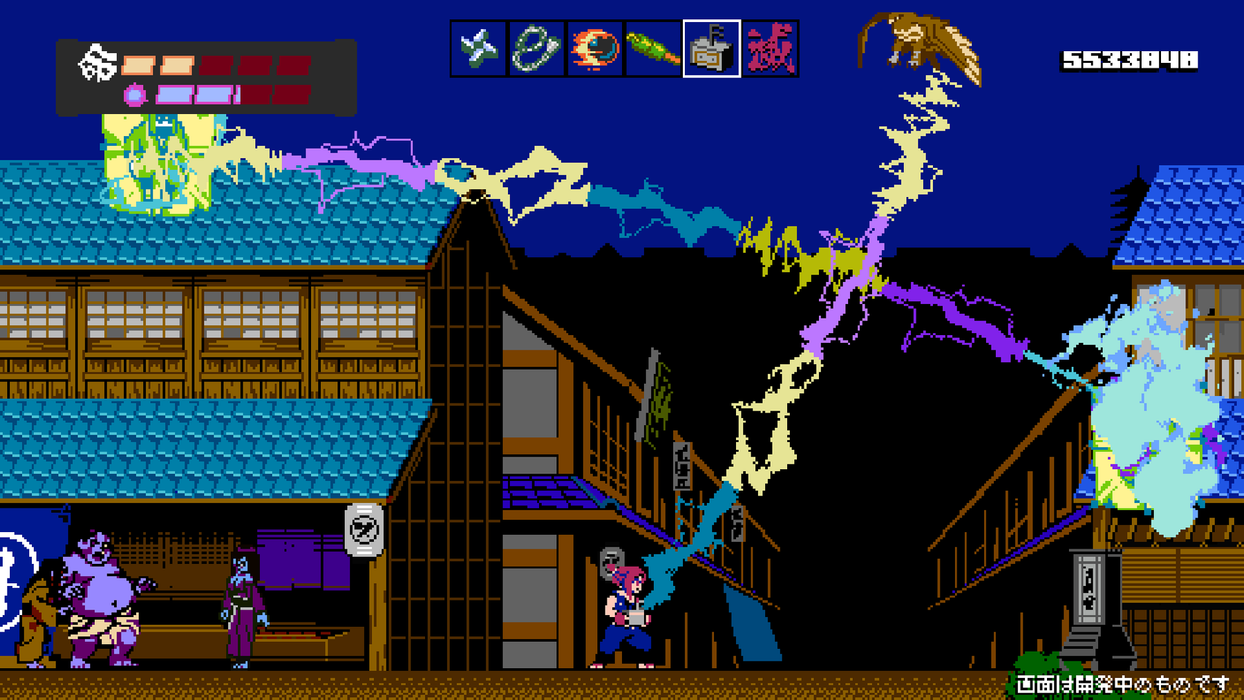Select the shuriken weapon slot

pos(478,48)
